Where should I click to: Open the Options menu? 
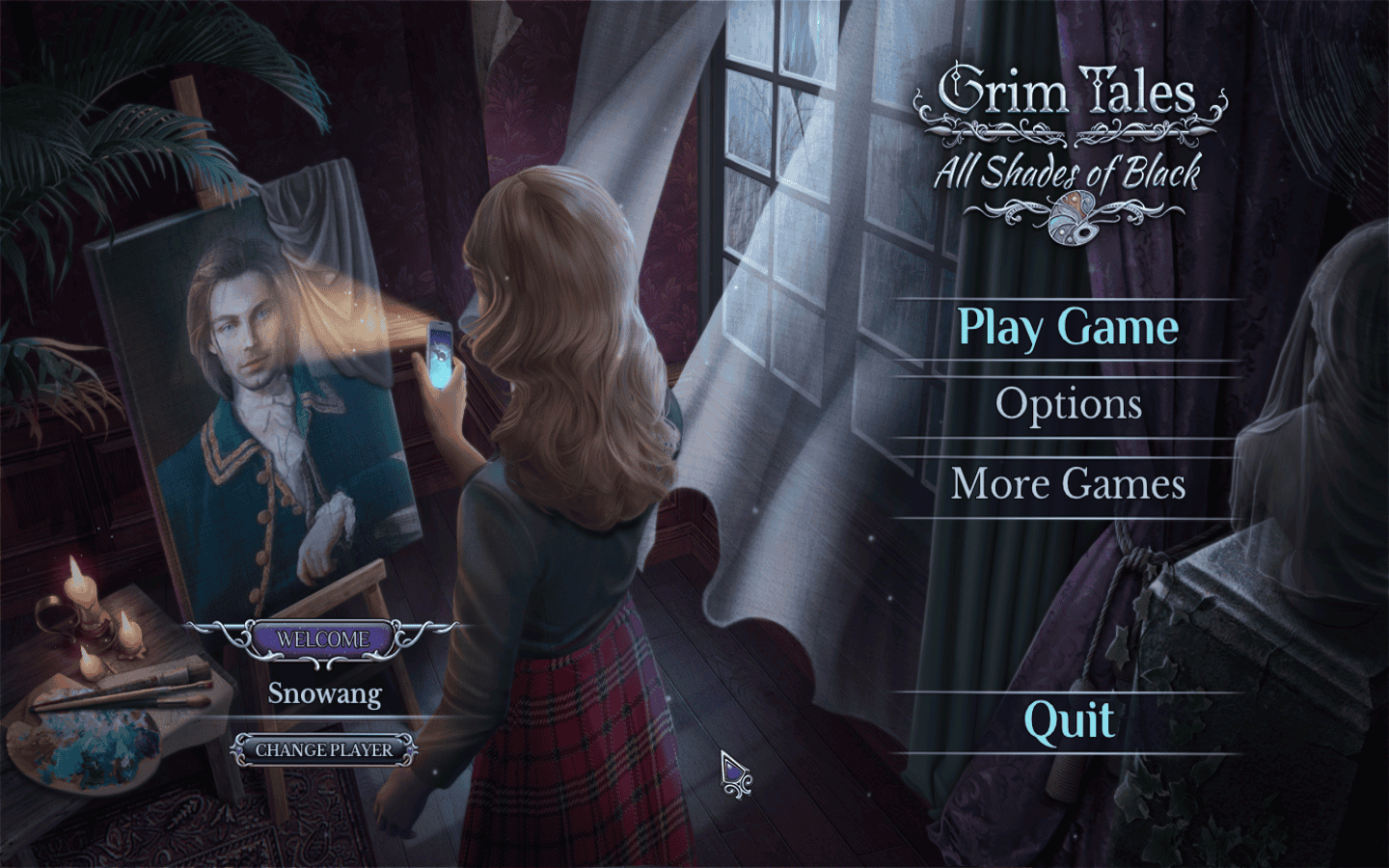(1068, 404)
